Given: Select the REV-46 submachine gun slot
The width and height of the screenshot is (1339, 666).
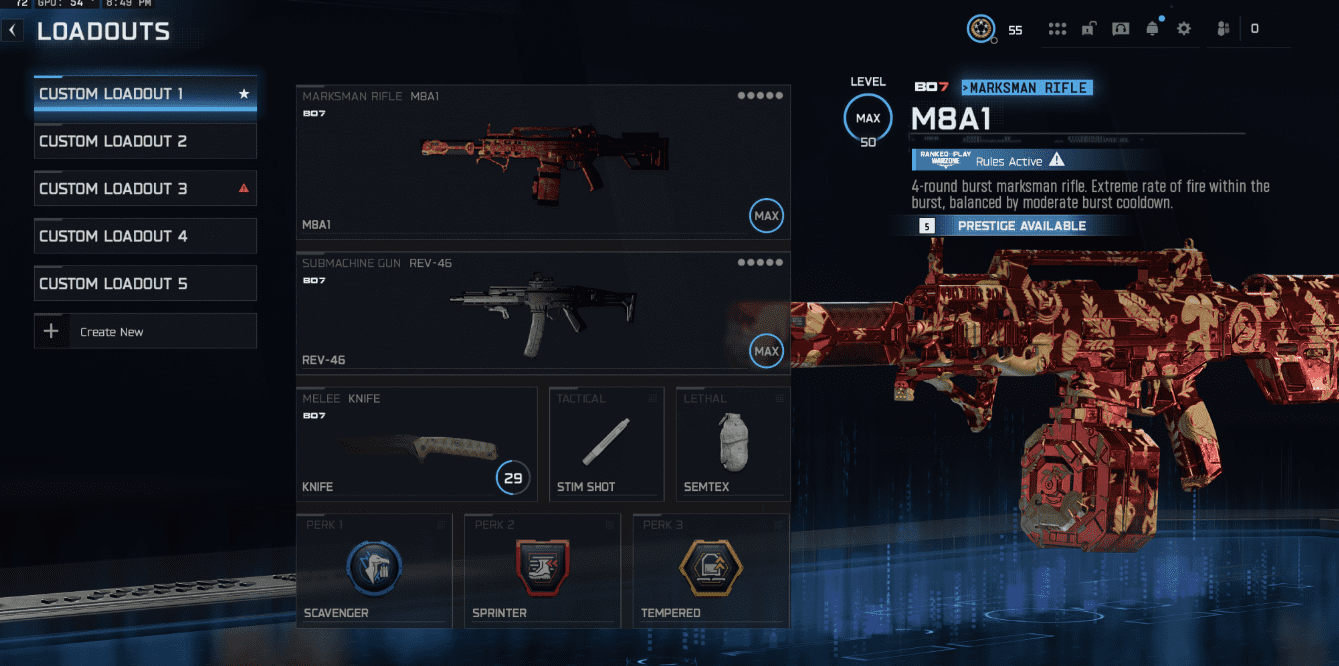Looking at the screenshot, I should tap(543, 310).
